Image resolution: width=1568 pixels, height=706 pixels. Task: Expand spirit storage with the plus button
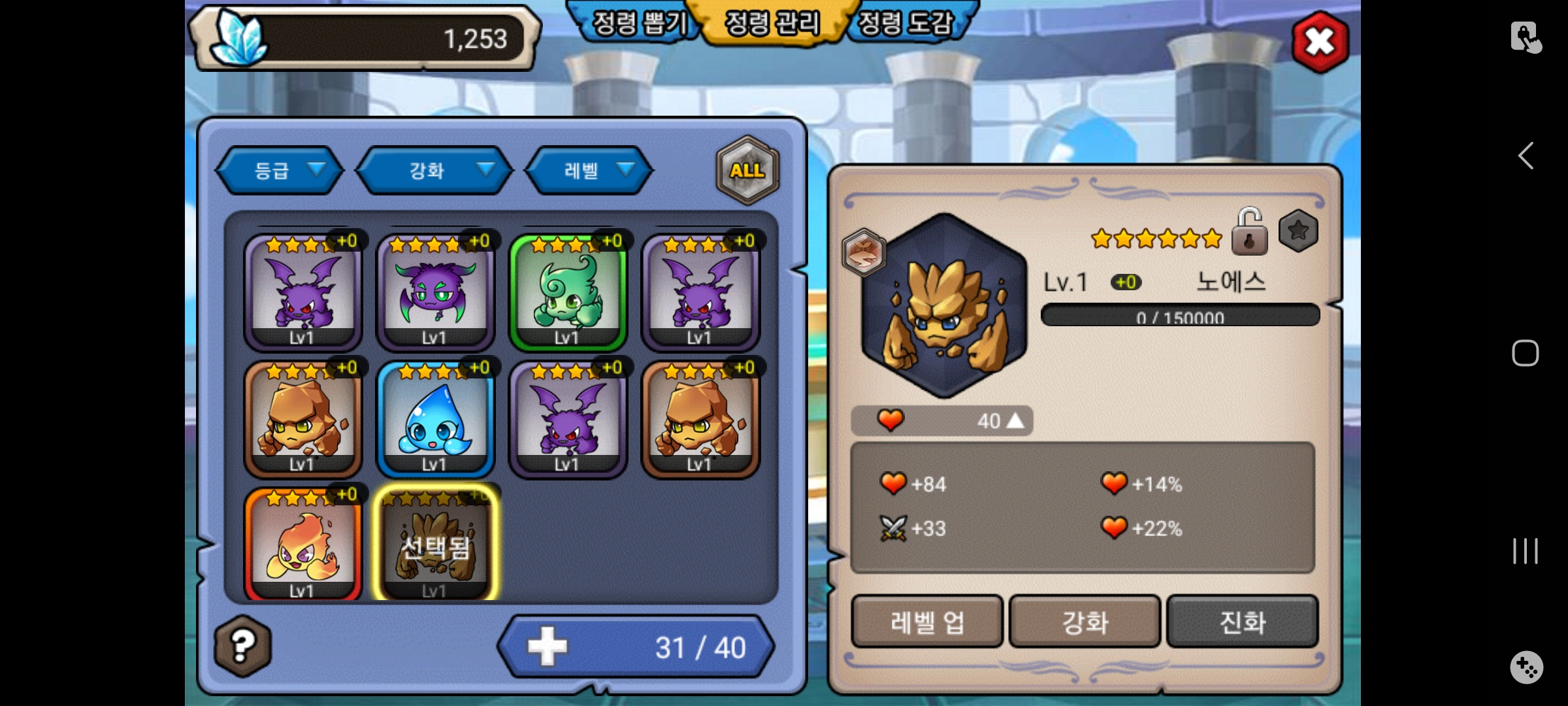coord(547,647)
